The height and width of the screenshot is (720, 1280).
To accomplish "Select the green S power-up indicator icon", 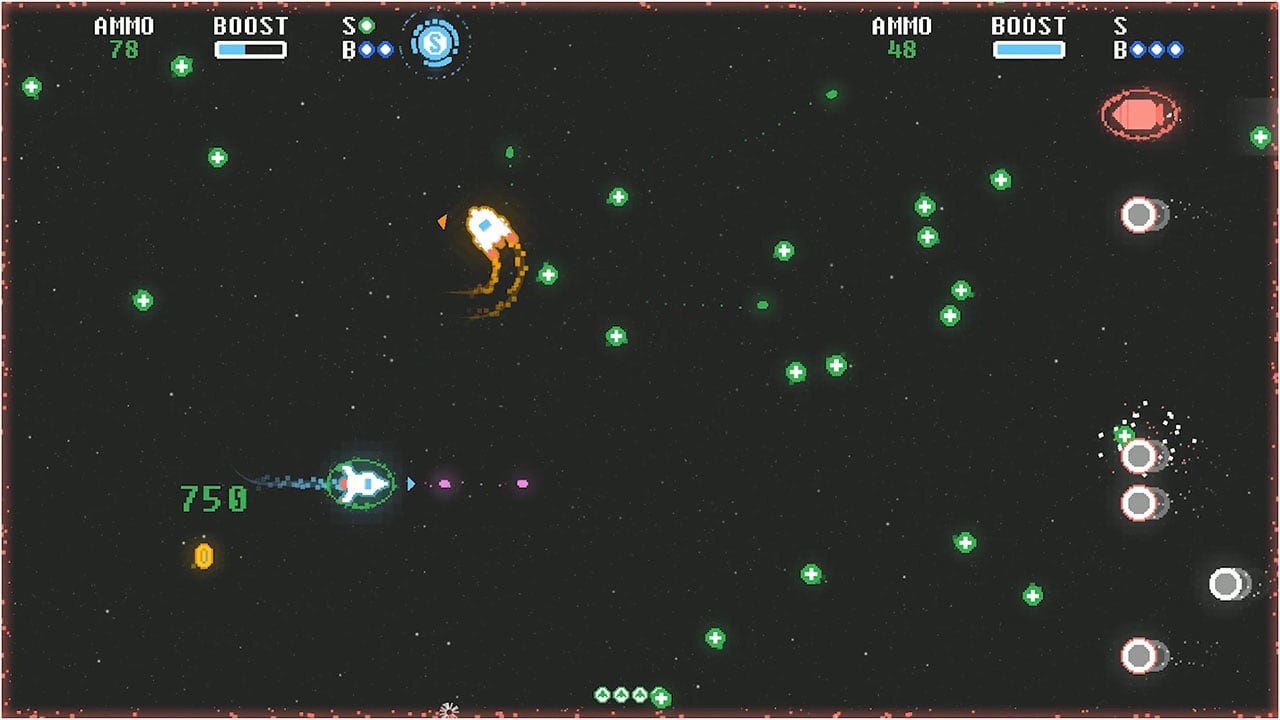I will 366,25.
